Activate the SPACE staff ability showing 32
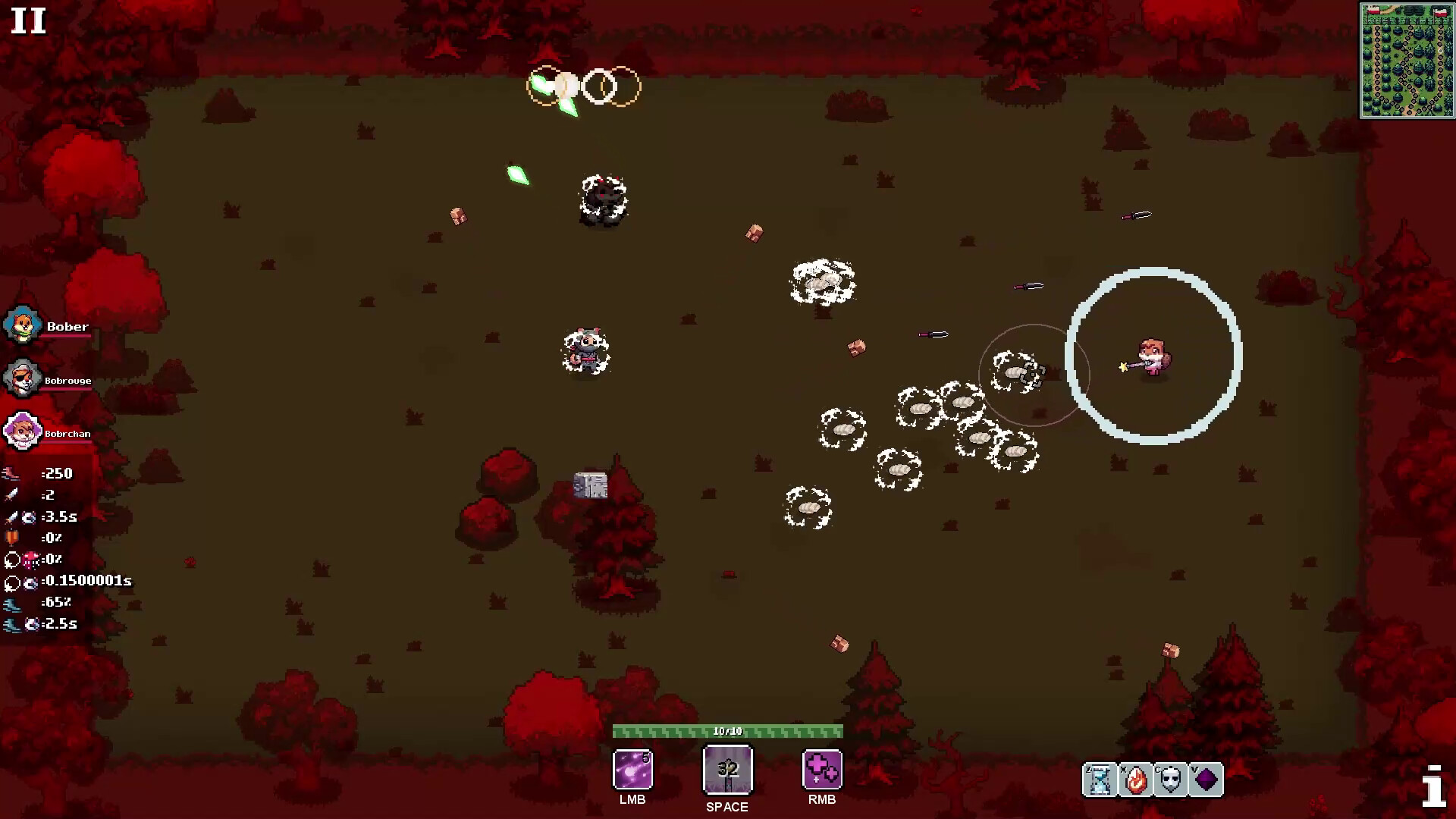This screenshot has height=819, width=1456. pos(727,769)
